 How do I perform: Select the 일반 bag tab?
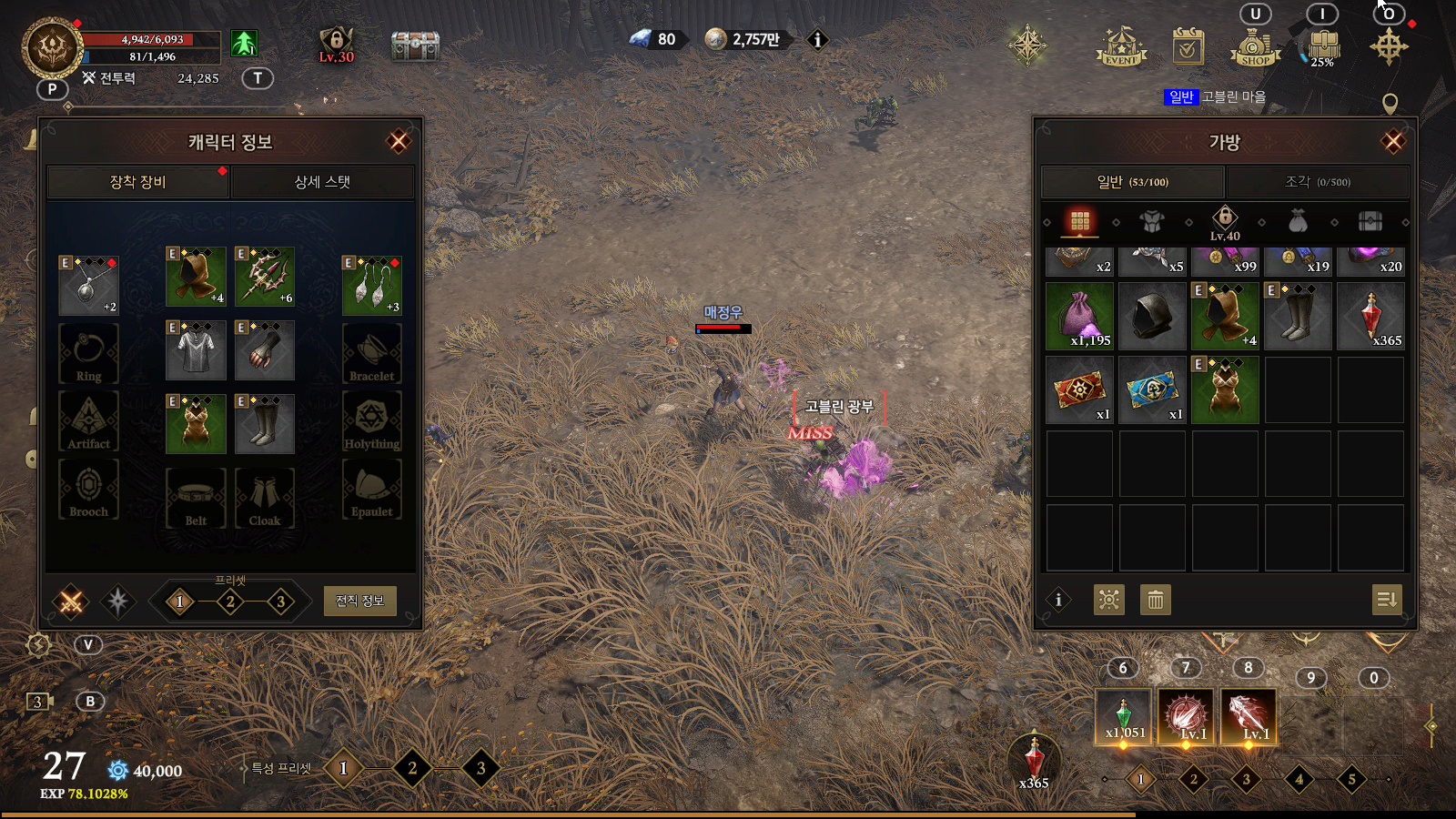click(x=1132, y=182)
